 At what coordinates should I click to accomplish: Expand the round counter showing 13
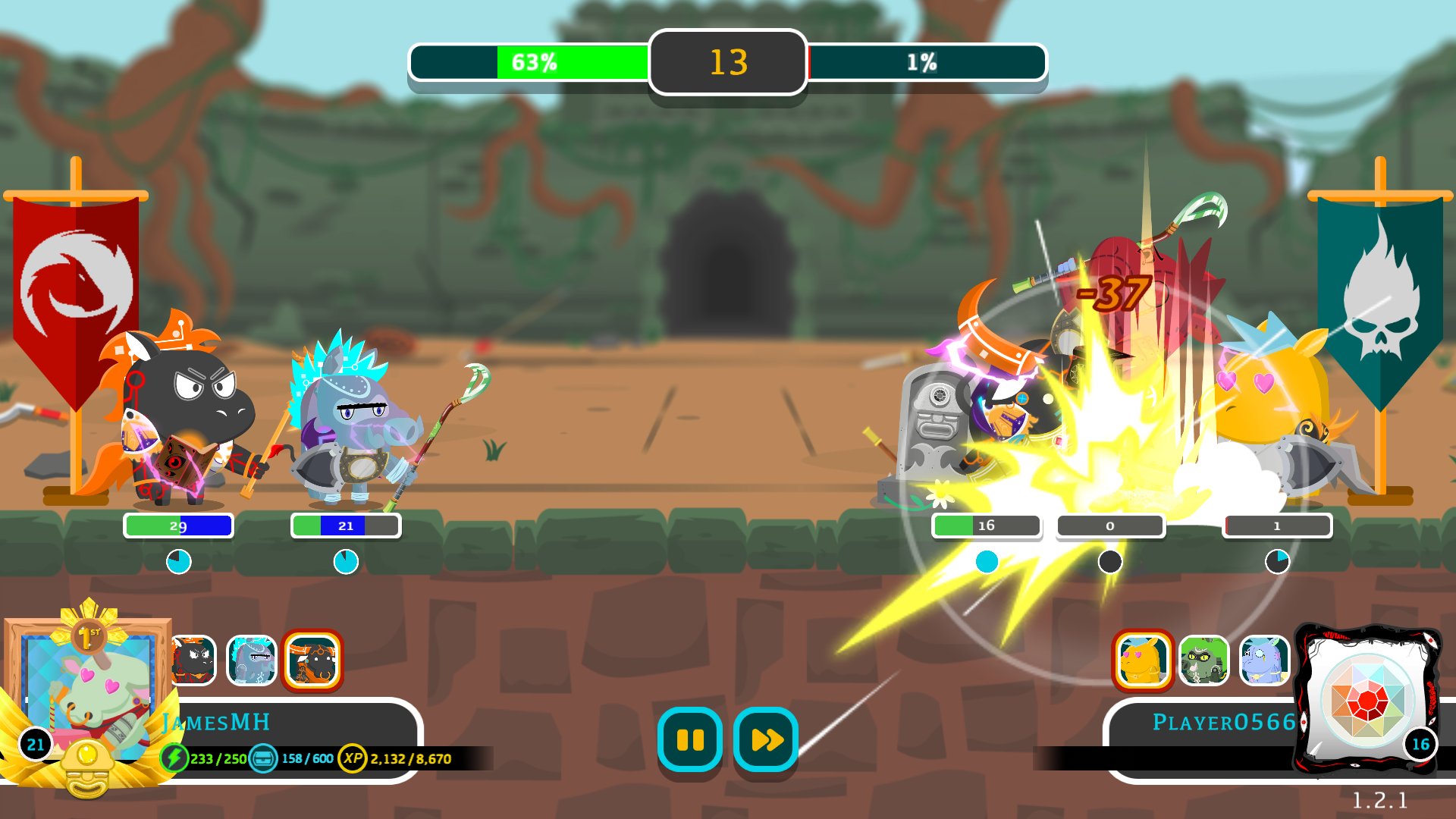point(727,63)
